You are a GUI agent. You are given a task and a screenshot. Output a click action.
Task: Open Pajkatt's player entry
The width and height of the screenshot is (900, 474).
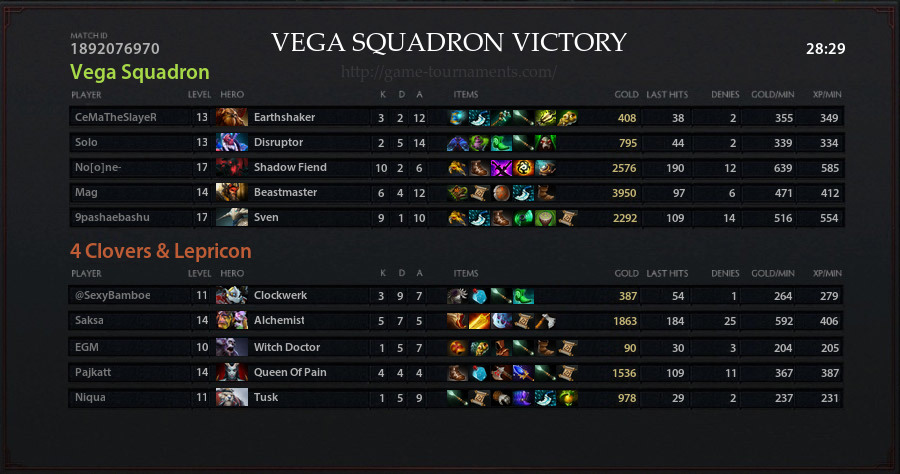click(x=92, y=372)
